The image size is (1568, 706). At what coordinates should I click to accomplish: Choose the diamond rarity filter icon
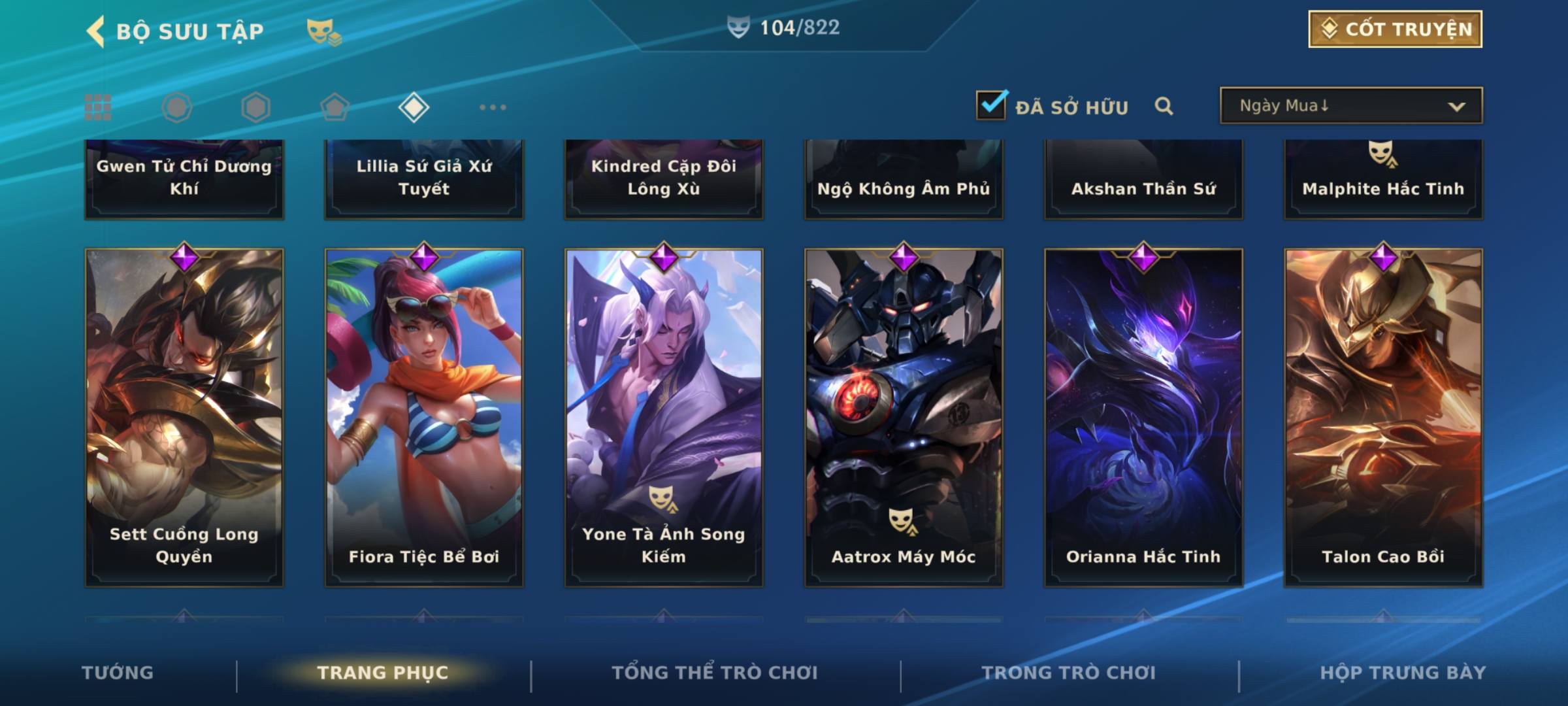[414, 107]
